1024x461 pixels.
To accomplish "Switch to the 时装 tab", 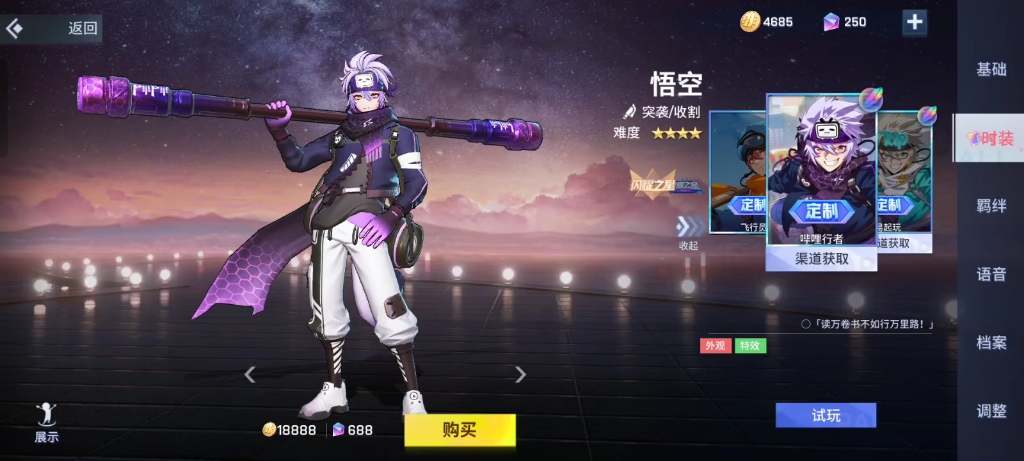I will 990,138.
